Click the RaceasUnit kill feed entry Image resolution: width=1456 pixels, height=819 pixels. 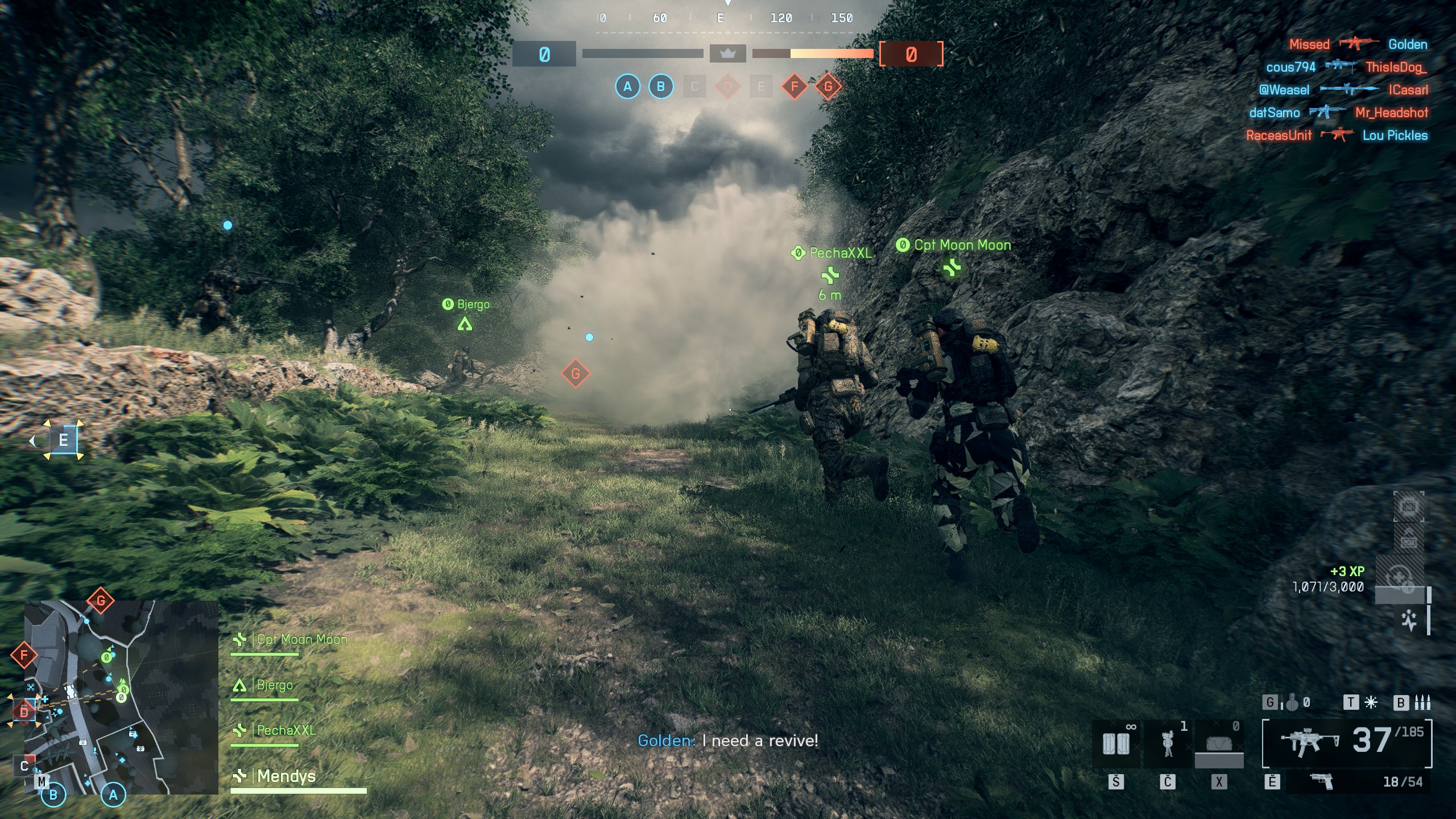click(1337, 135)
